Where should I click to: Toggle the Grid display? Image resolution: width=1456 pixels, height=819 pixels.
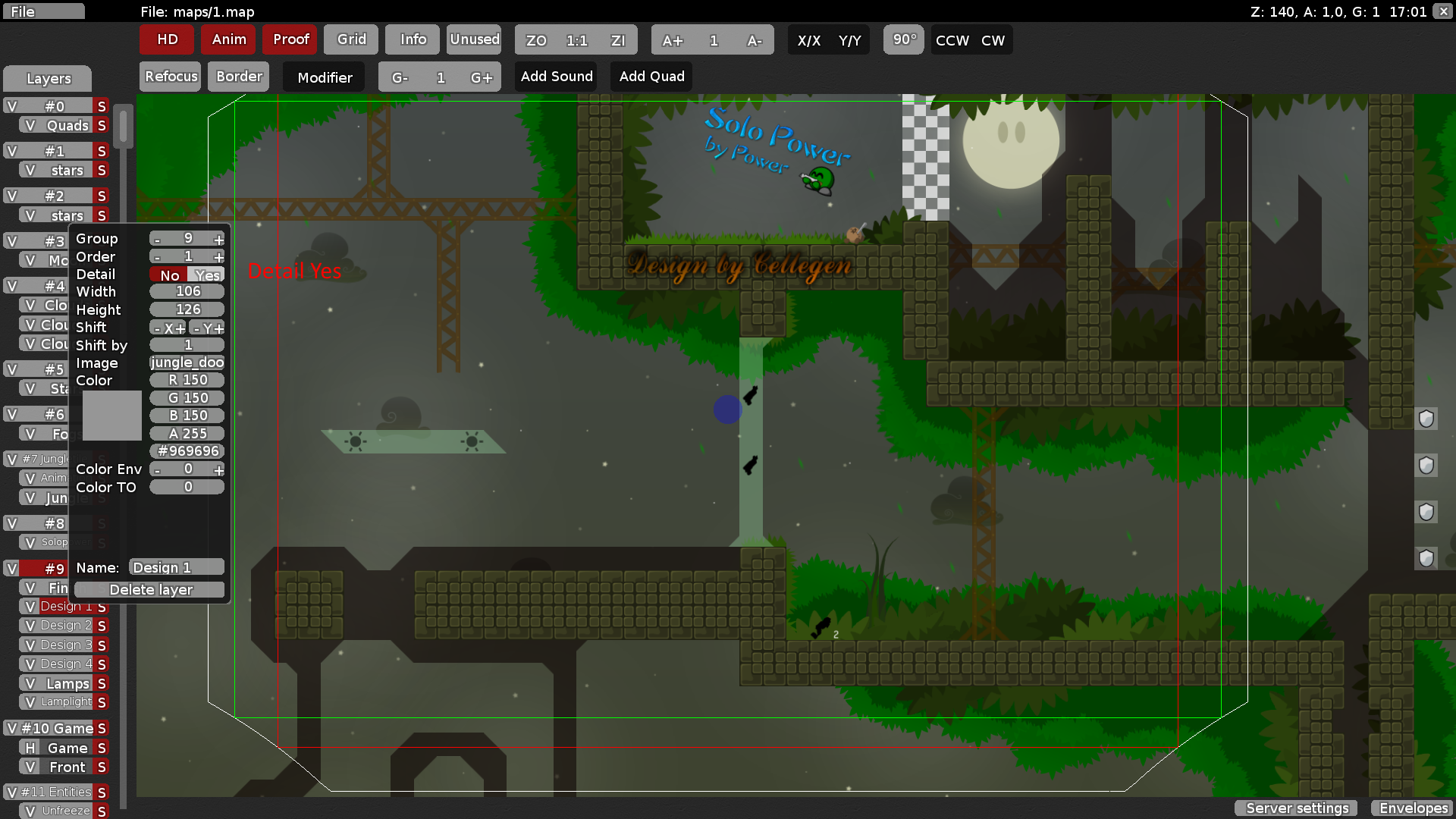tap(350, 39)
